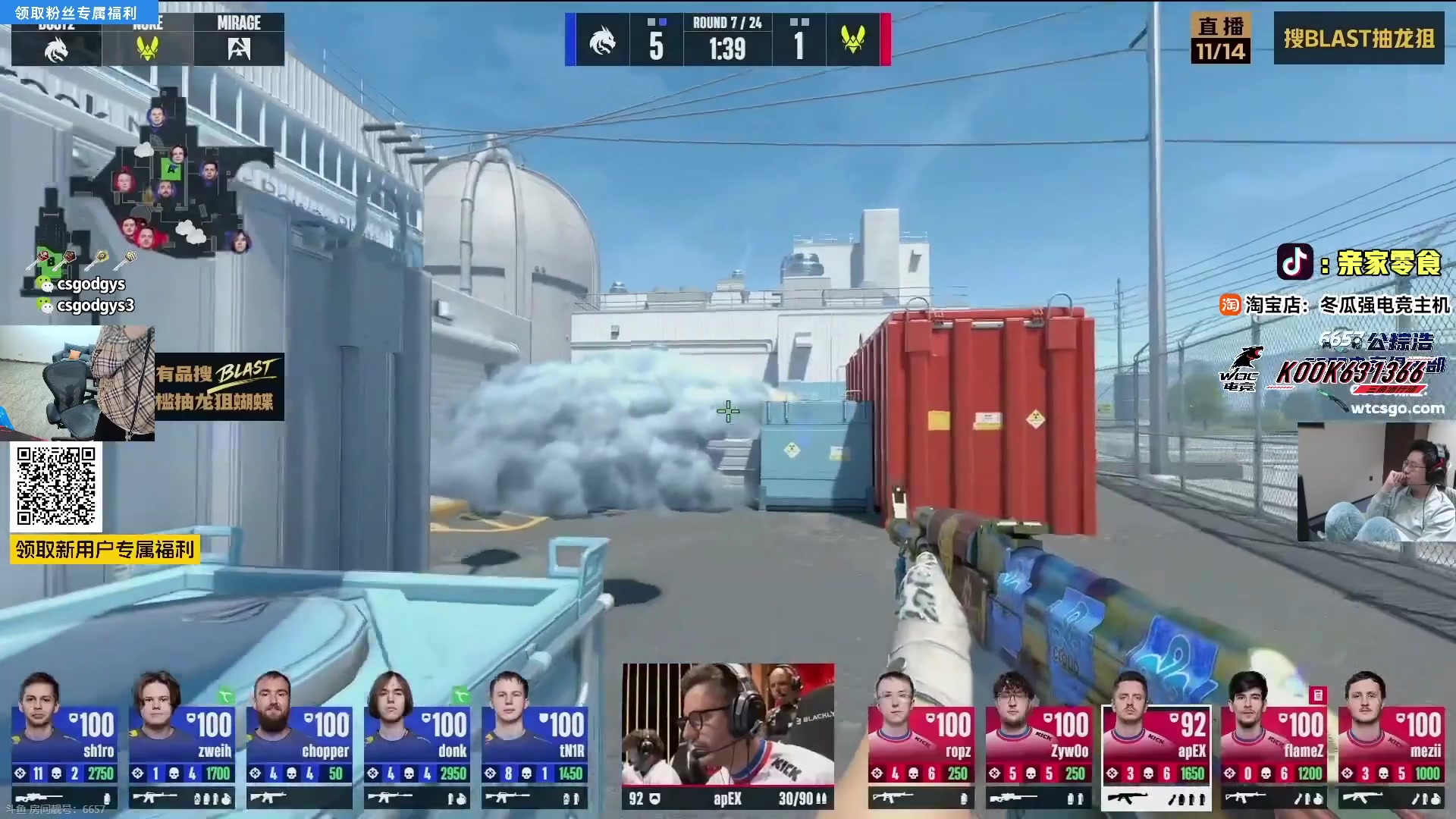This screenshot has width=1456, height=819.
Task: Switch view to ZywOo's player card
Action: point(1039,739)
